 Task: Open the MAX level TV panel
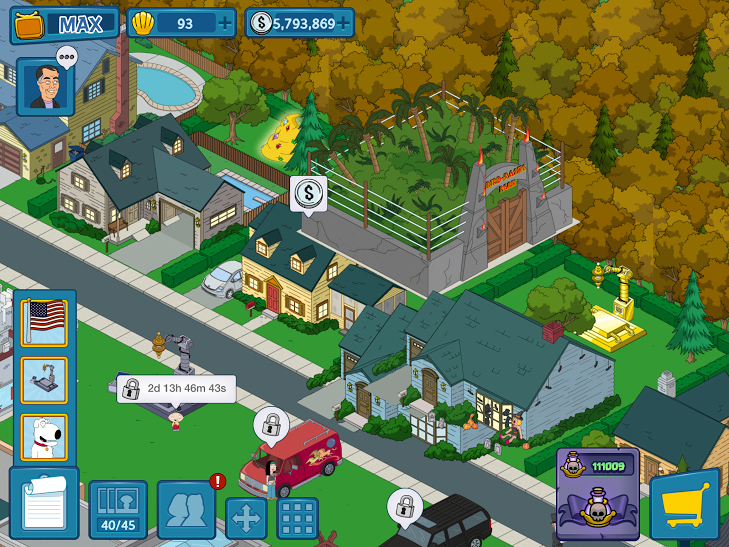point(64,24)
